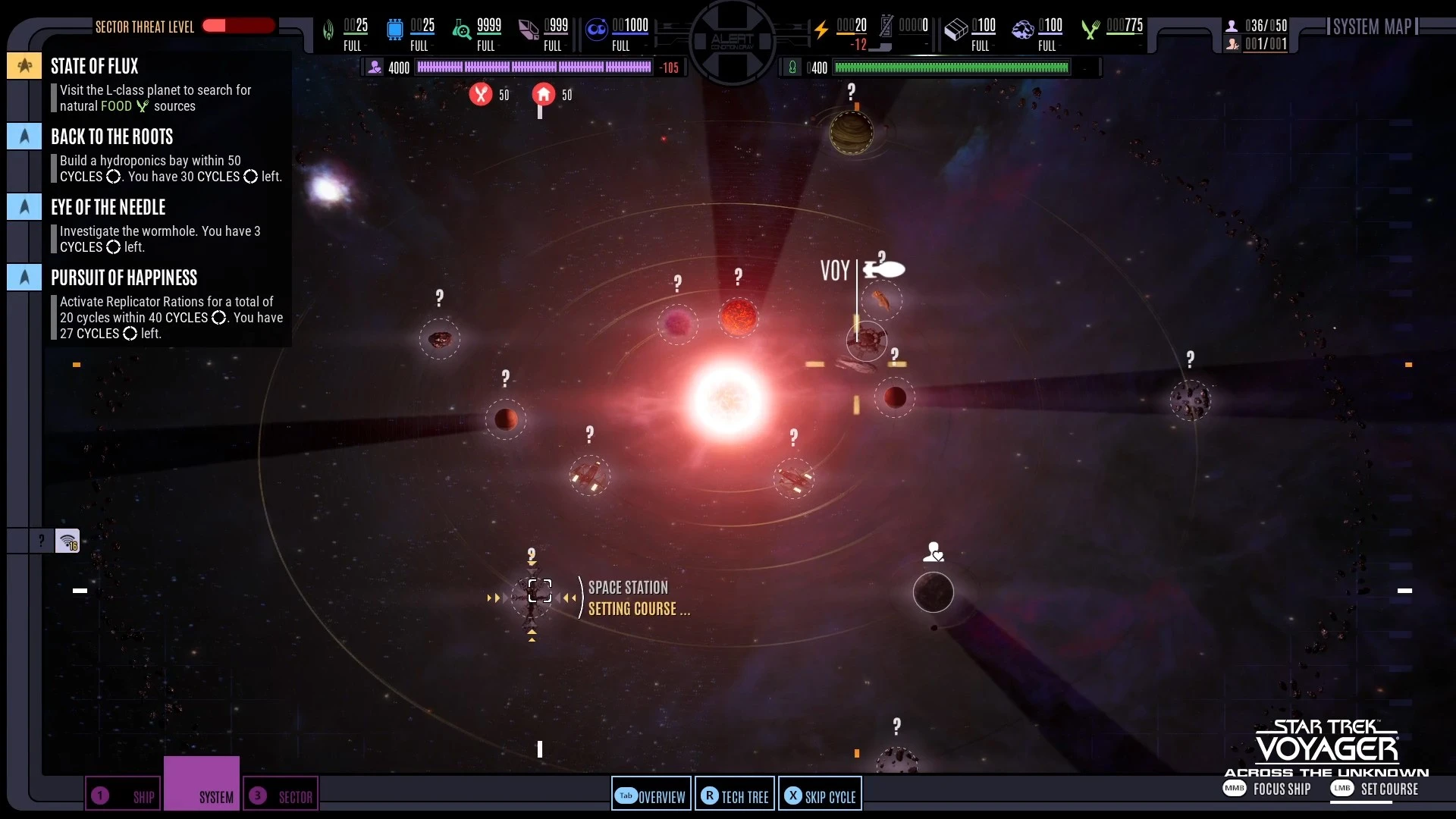Click the red crossed-tools icon showing 50
The image size is (1456, 819).
(x=481, y=94)
